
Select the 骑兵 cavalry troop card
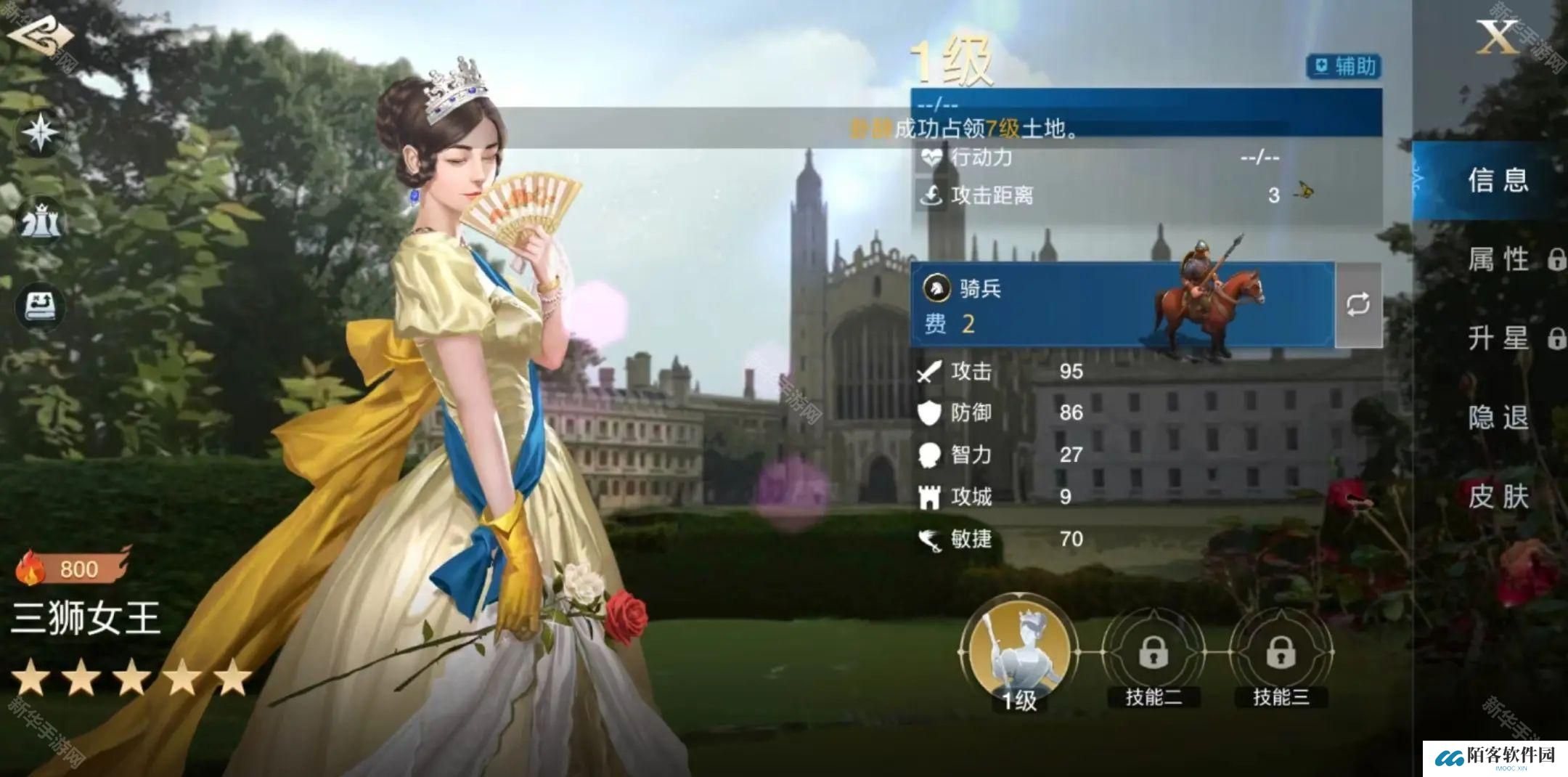(x=1122, y=305)
